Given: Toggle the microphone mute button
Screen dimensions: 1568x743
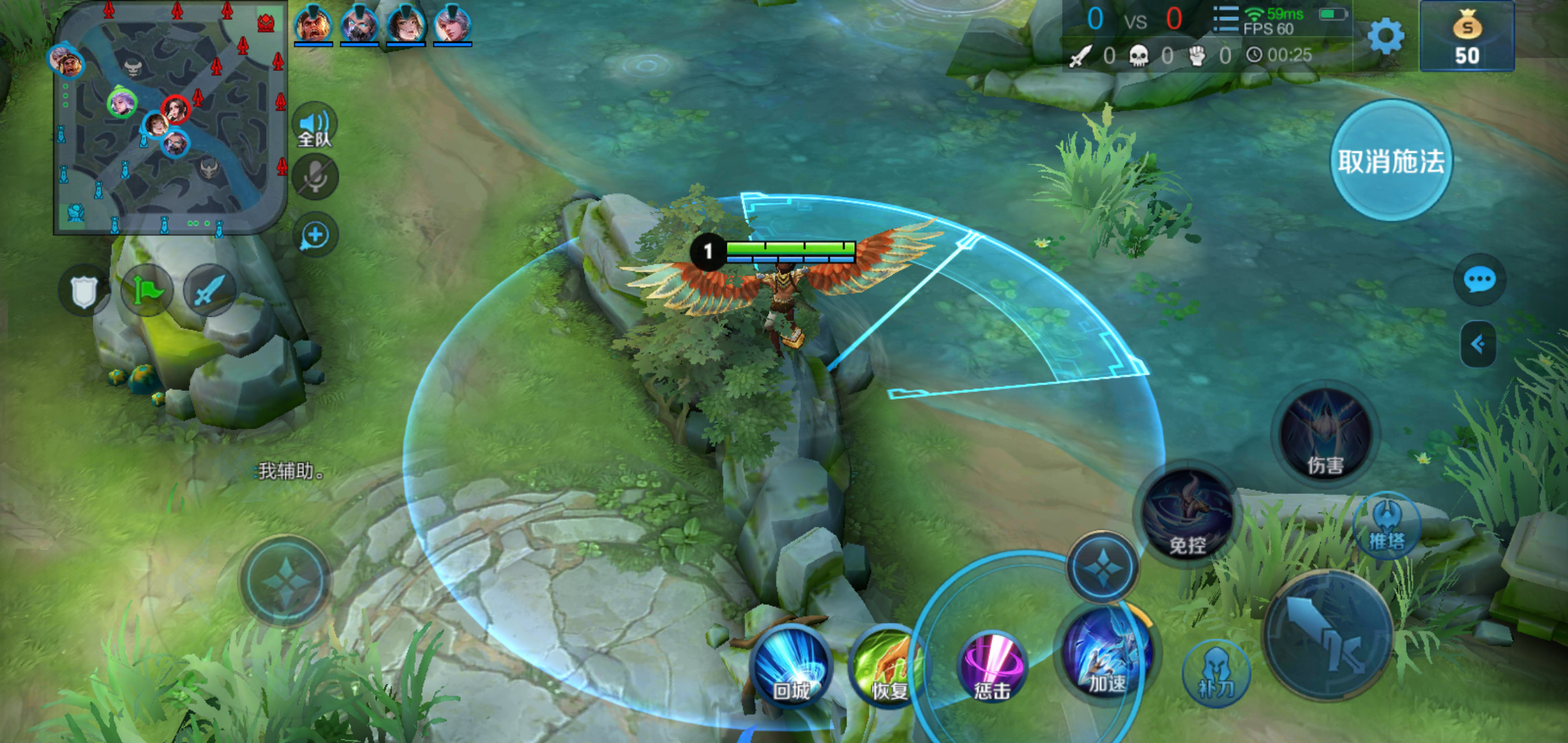Looking at the screenshot, I should pos(315,177).
